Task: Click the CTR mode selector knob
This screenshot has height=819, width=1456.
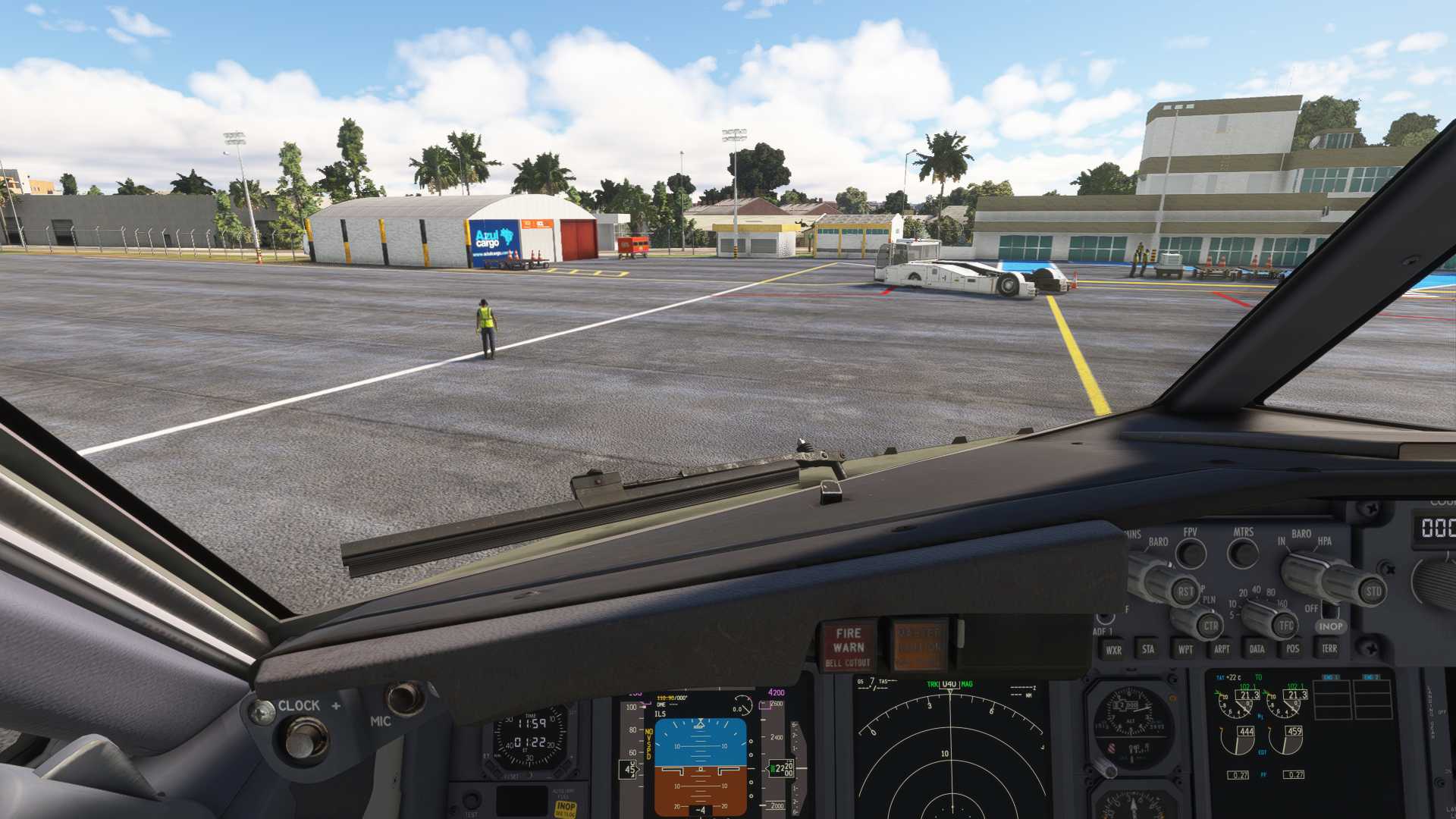Action: [1210, 626]
